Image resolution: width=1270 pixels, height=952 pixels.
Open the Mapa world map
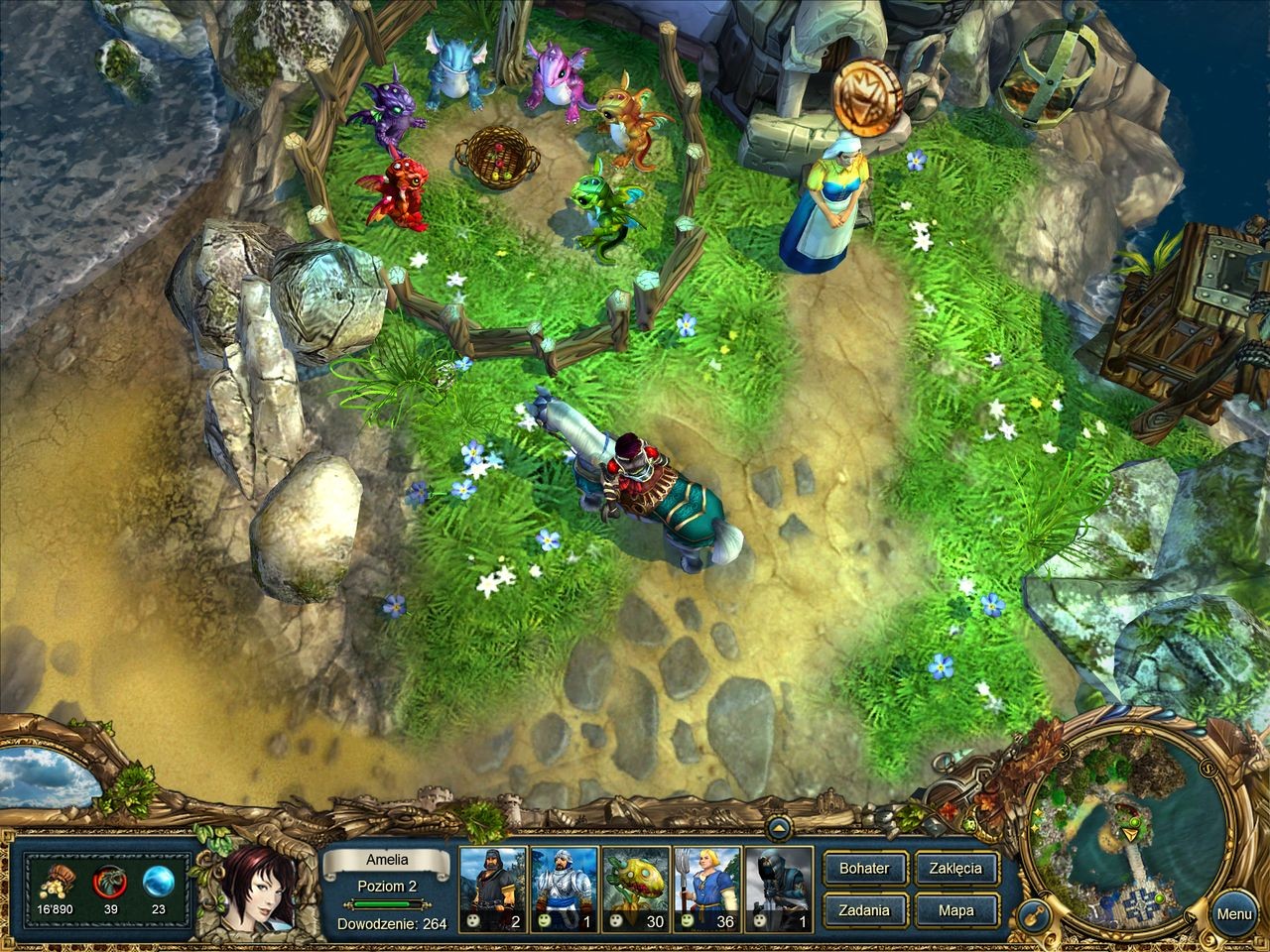[955, 910]
